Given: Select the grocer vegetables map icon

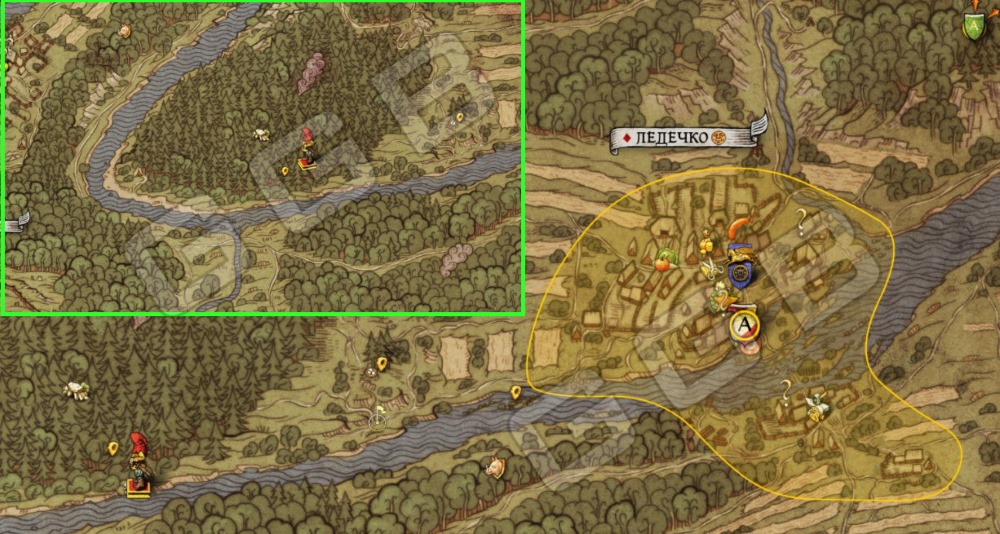Looking at the screenshot, I should coord(665,260).
